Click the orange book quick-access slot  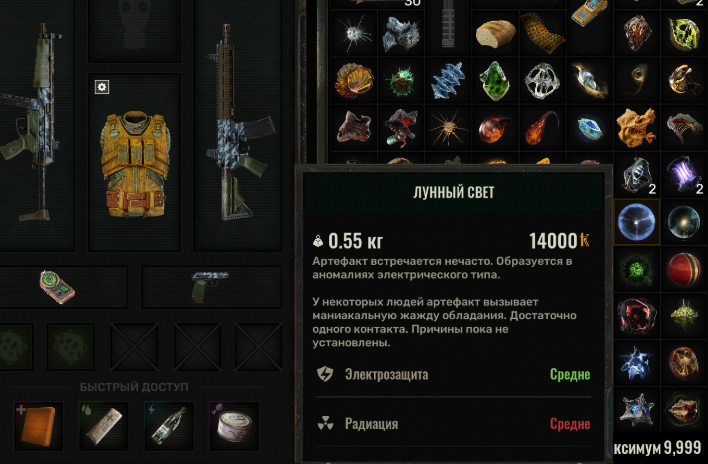[39, 425]
